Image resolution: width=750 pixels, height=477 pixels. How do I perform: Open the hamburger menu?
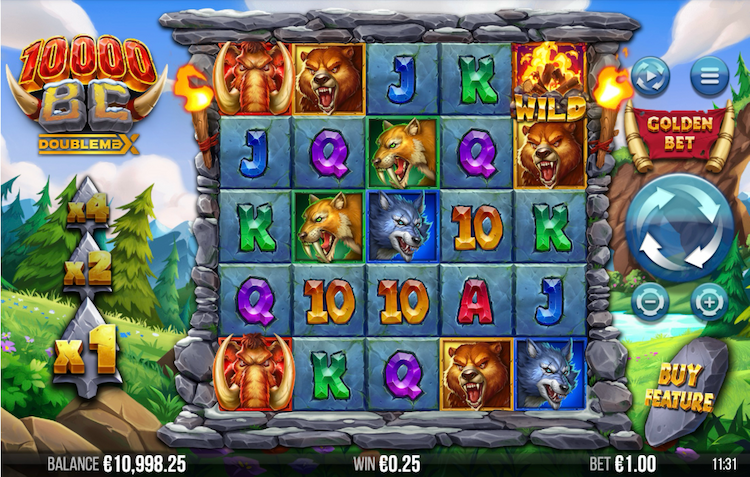[709, 74]
